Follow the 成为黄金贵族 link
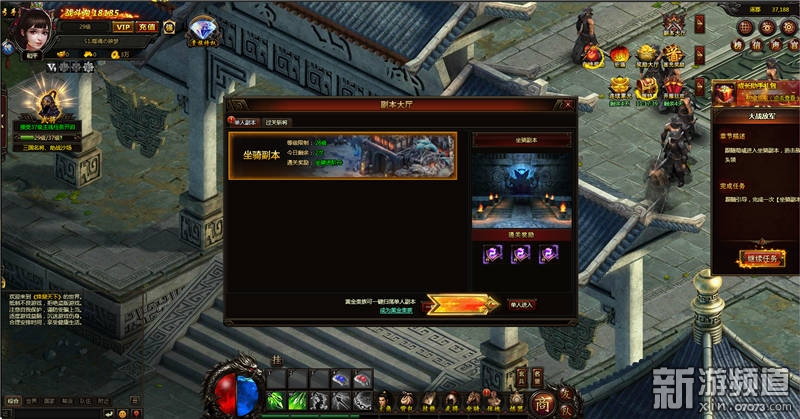The image size is (800, 419). click(x=397, y=311)
